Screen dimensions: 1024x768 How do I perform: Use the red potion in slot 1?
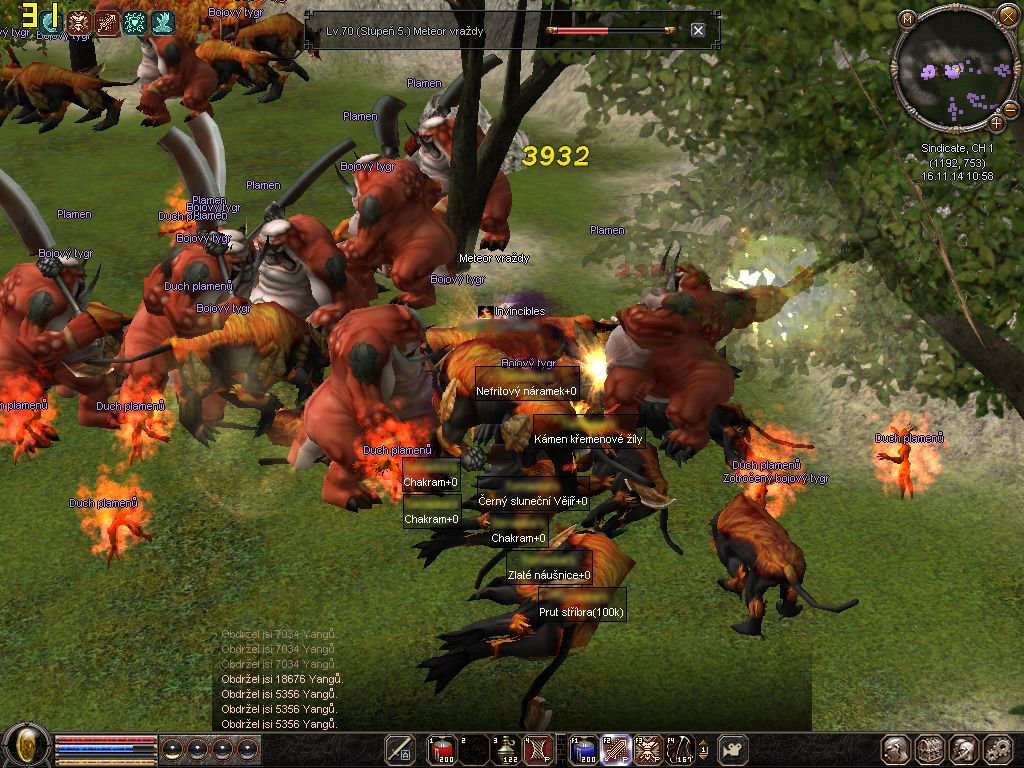(x=441, y=749)
